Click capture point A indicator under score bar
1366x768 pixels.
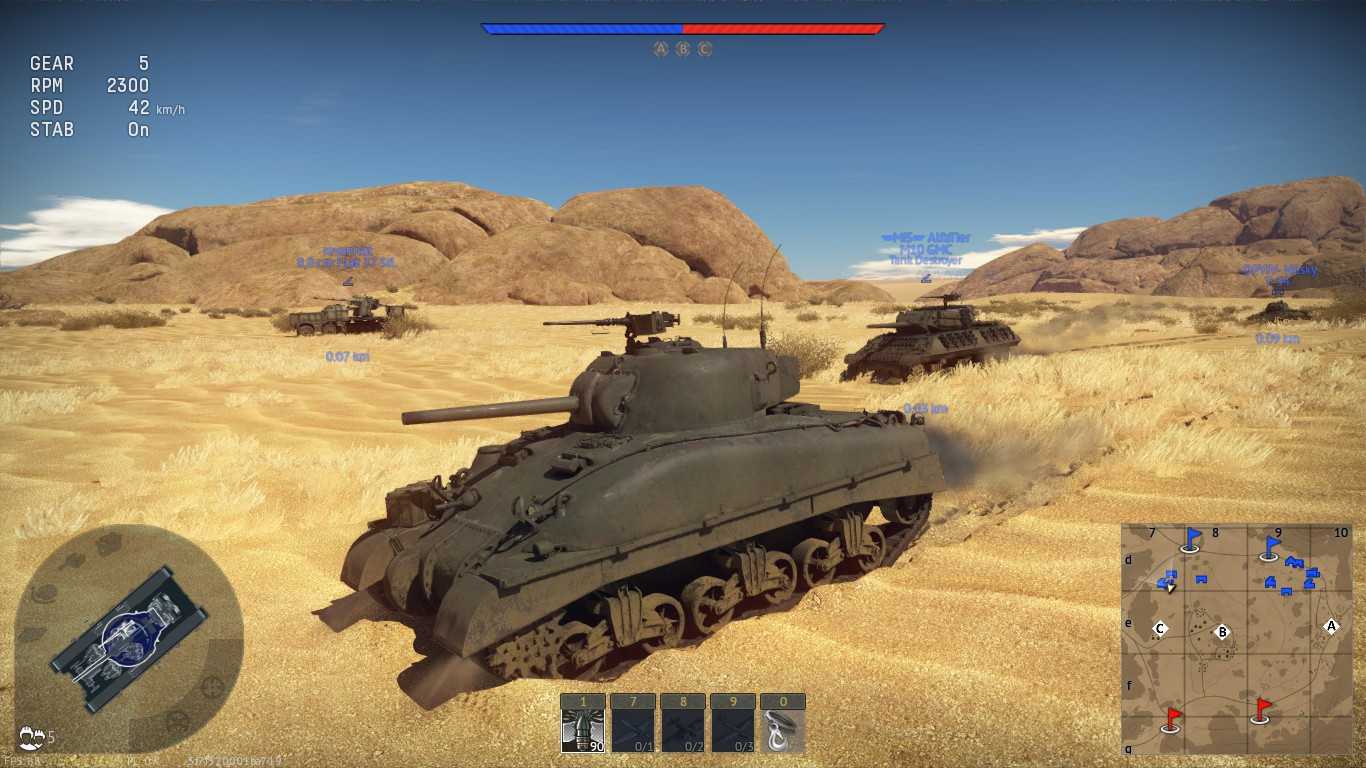(660, 49)
